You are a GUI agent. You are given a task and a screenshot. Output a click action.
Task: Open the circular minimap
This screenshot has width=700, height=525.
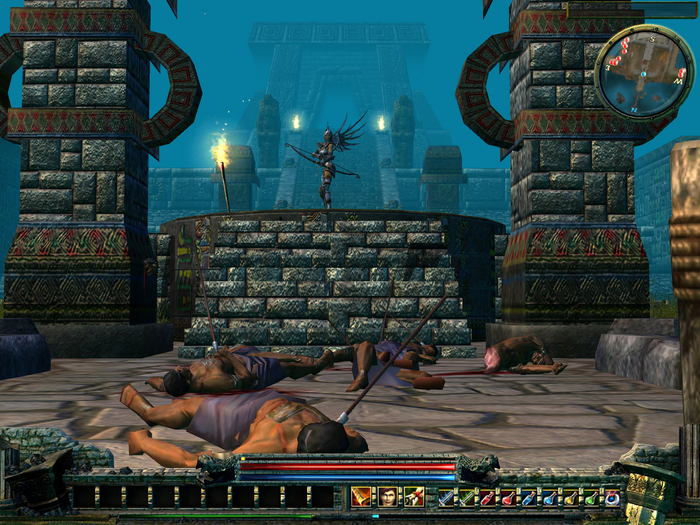(x=643, y=72)
